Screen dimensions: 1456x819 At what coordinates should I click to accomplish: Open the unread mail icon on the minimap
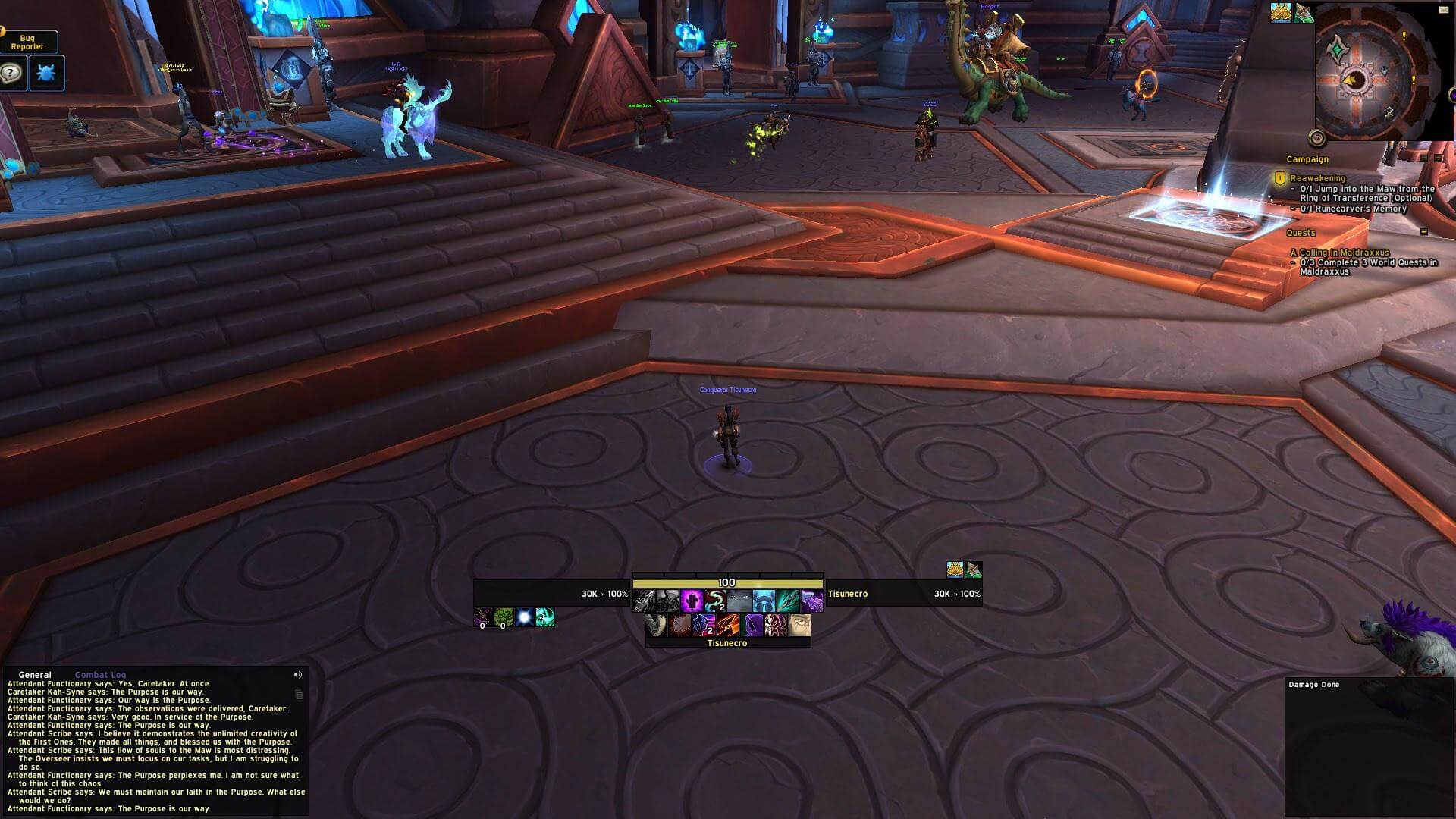click(x=1444, y=11)
